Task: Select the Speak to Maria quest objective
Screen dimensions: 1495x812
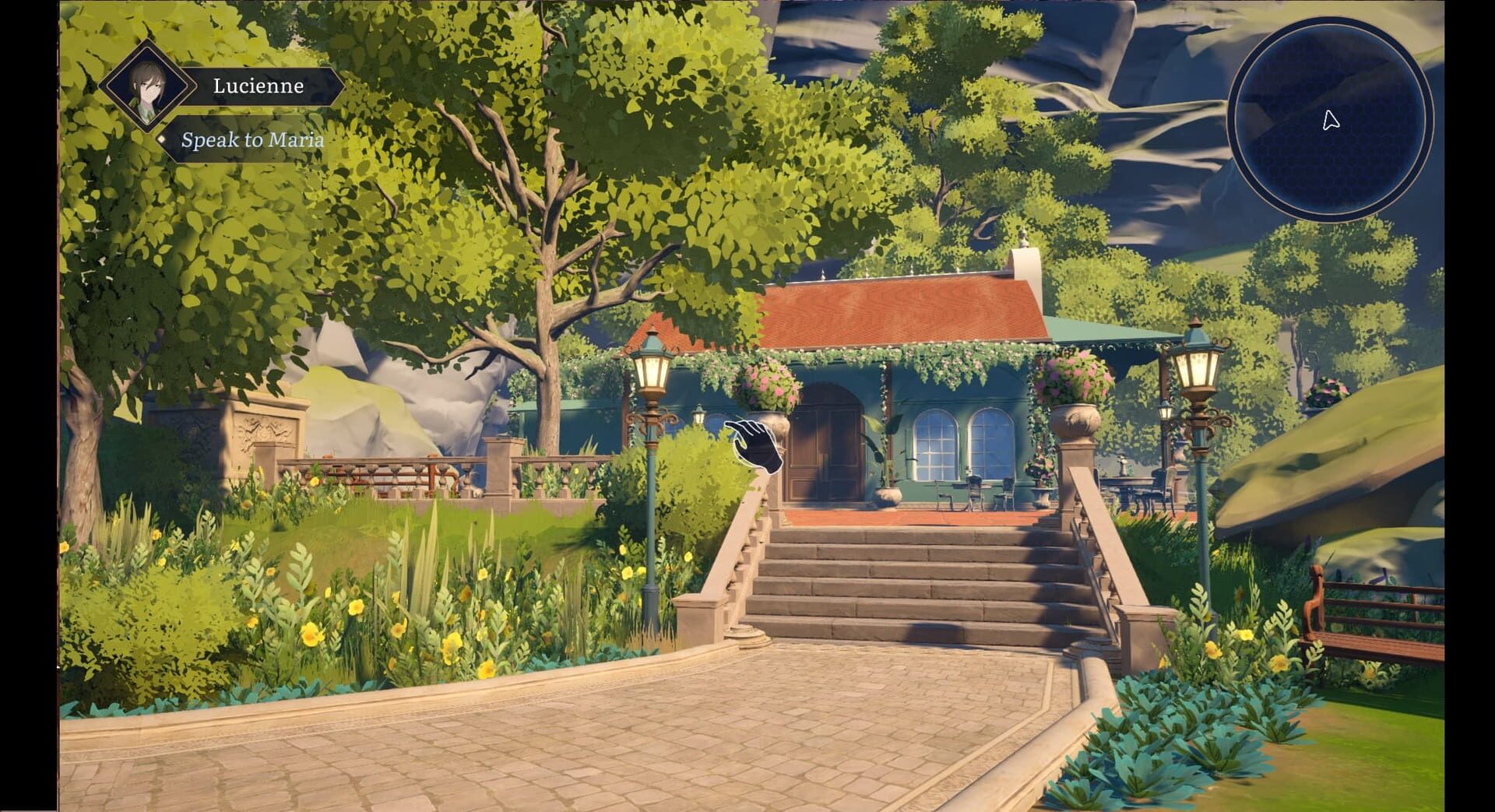Action: (x=253, y=142)
